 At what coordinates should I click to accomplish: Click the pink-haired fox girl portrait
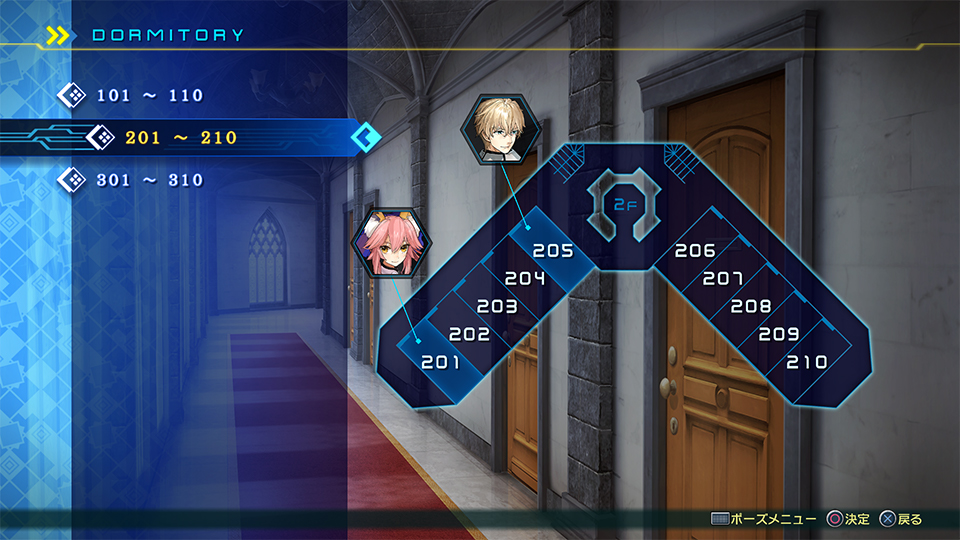[x=390, y=243]
